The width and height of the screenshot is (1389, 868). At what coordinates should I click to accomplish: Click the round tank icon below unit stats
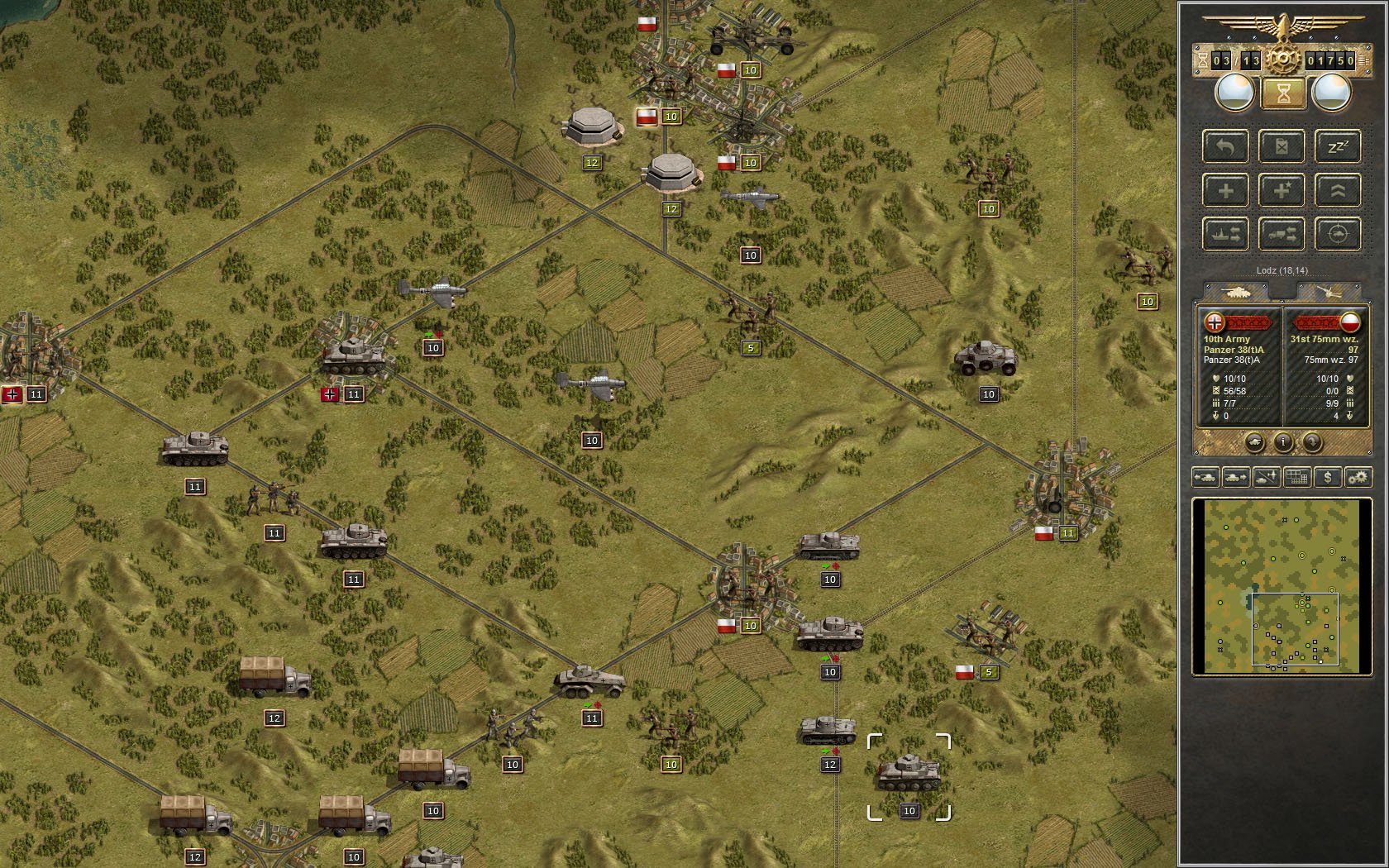click(1254, 442)
